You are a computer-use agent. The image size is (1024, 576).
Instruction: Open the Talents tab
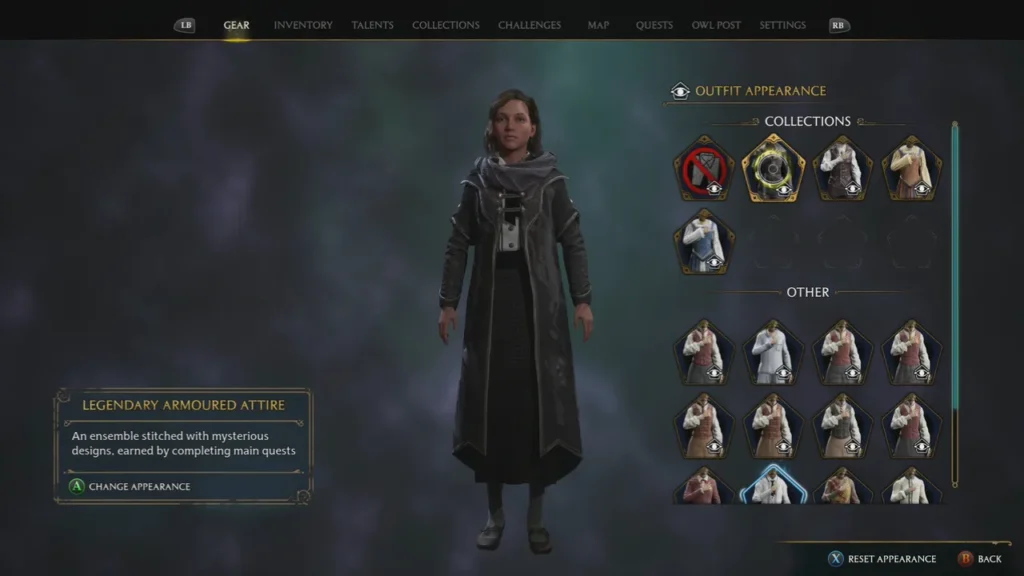372,25
